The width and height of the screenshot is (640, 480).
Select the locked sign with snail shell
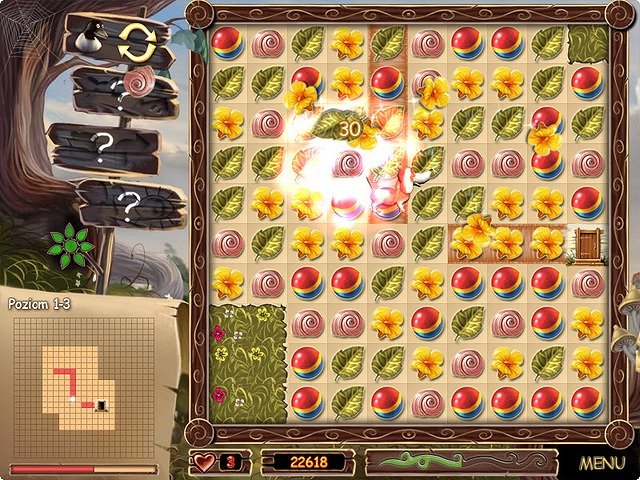[125, 94]
